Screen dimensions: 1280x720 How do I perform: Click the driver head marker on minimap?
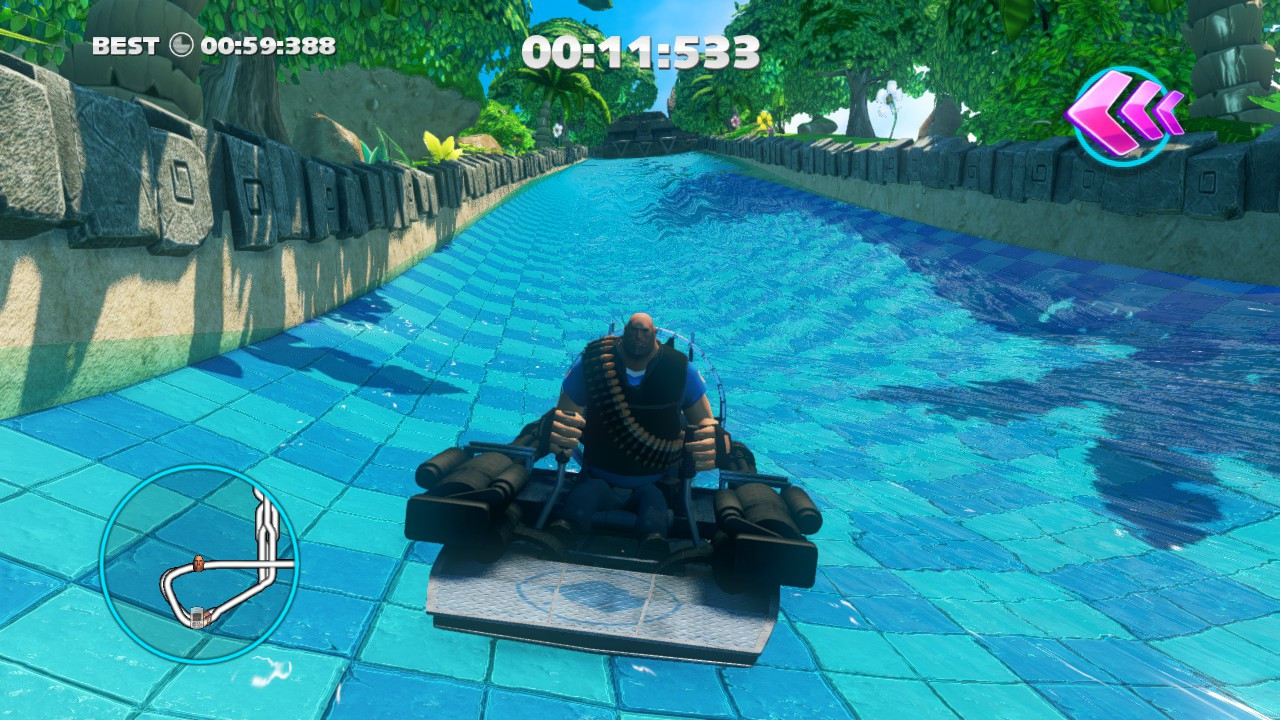[197, 562]
